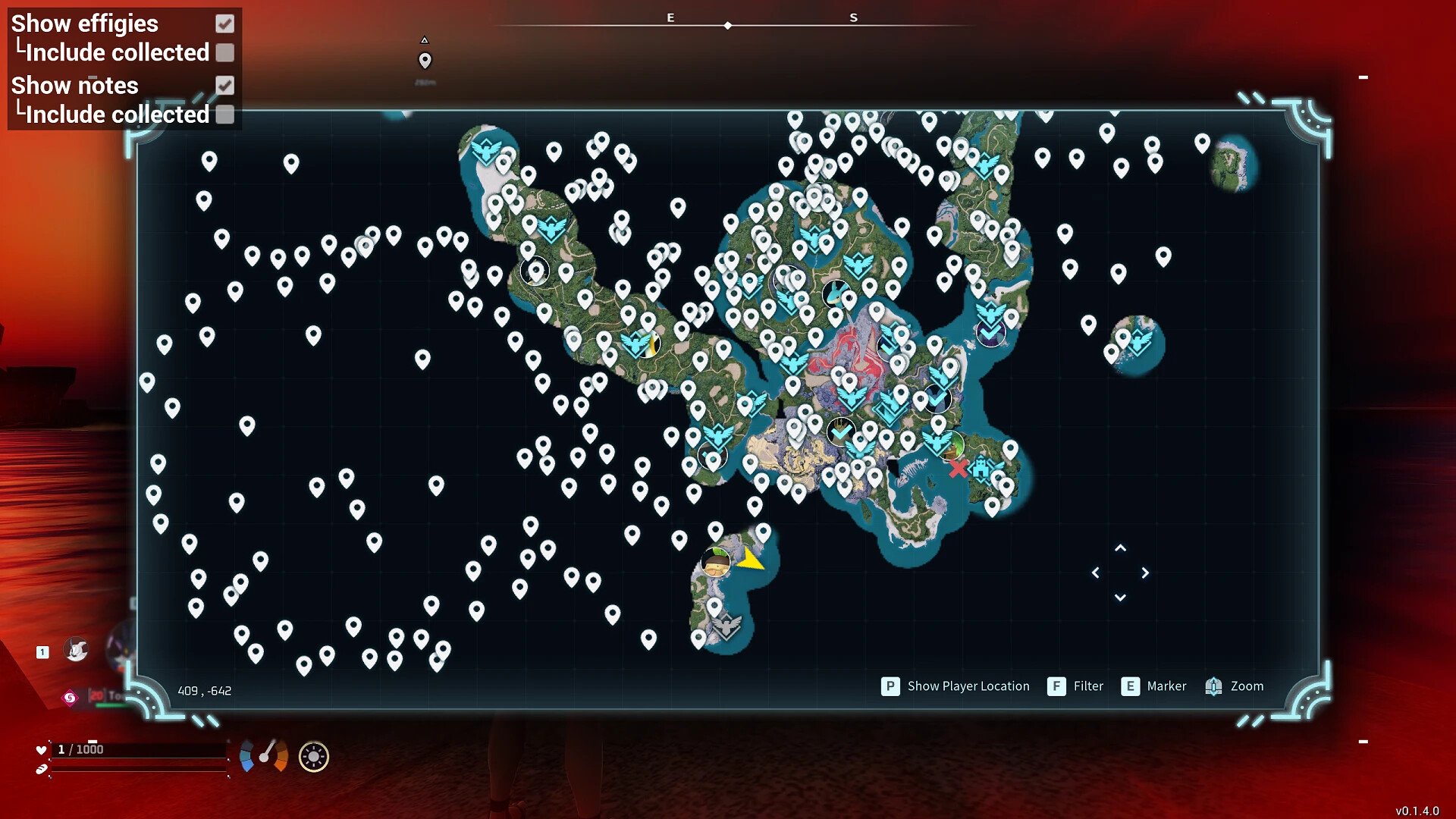Image resolution: width=1456 pixels, height=819 pixels.
Task: Uncheck the Show effigies checkbox
Action: pyautogui.click(x=224, y=24)
